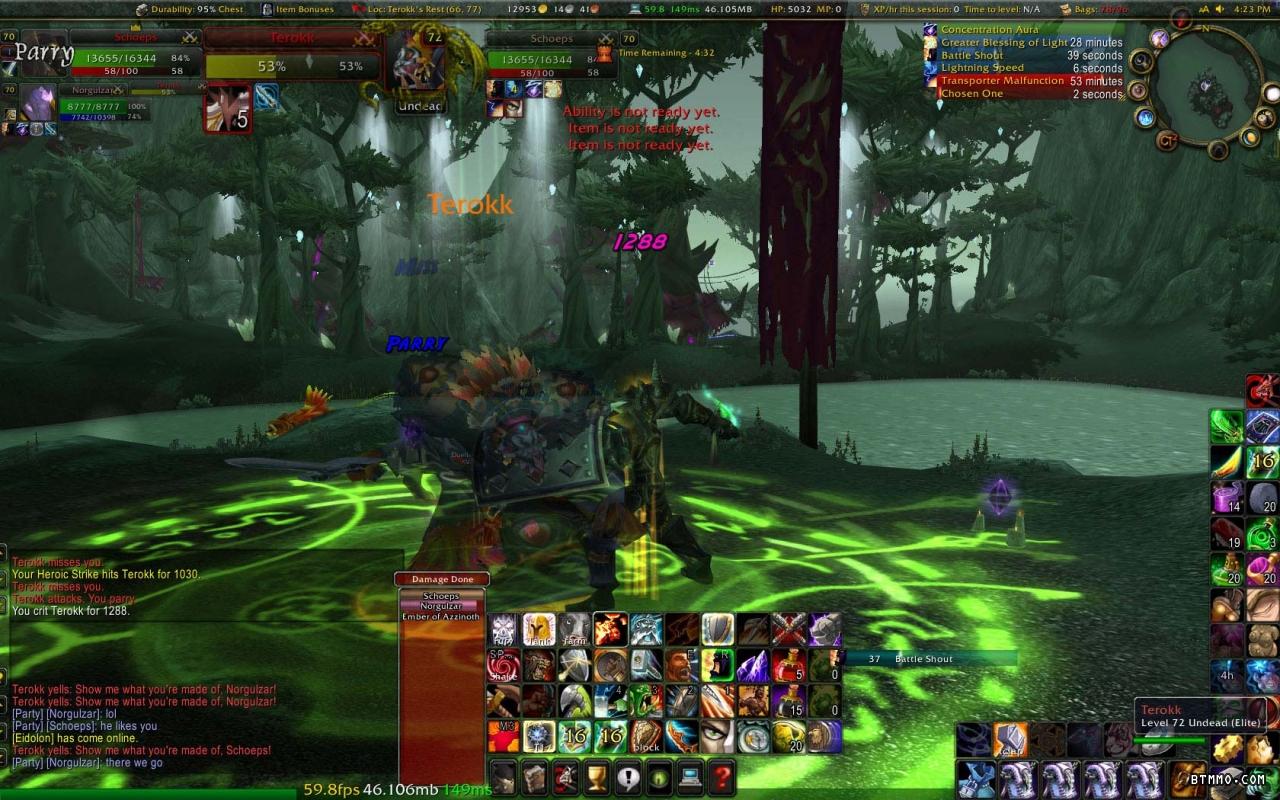This screenshot has width=1280, height=800.
Task: Open the computer icon game menu
Action: (x=690, y=776)
